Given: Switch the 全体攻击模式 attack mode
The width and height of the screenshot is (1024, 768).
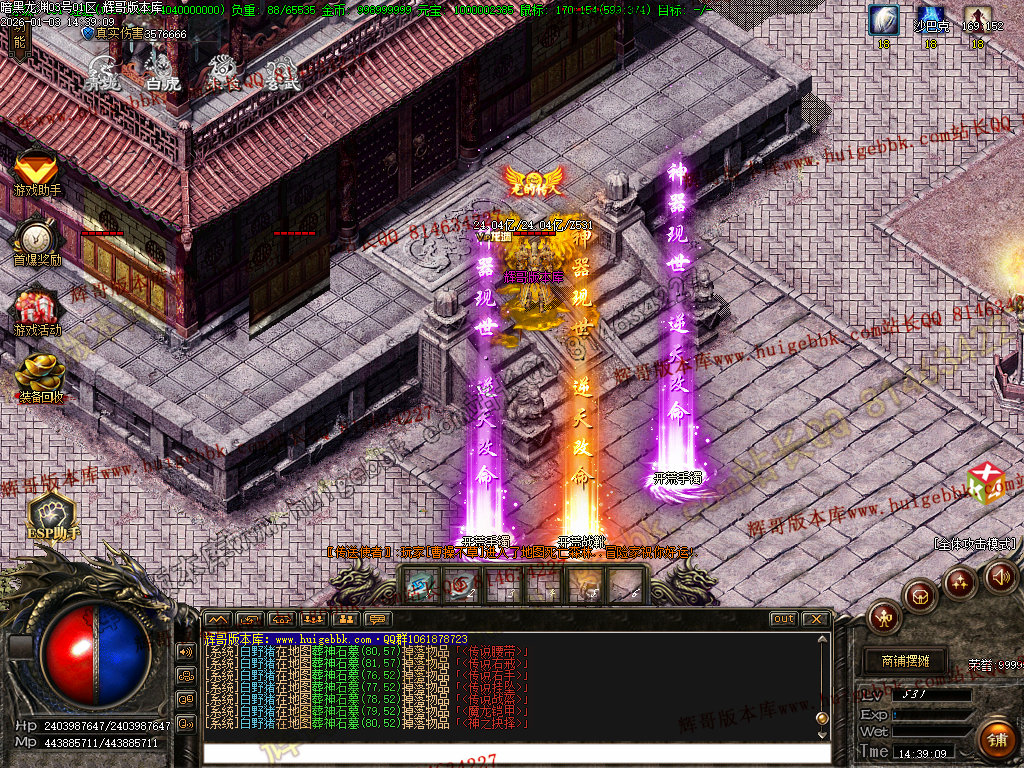Looking at the screenshot, I should tap(975, 544).
